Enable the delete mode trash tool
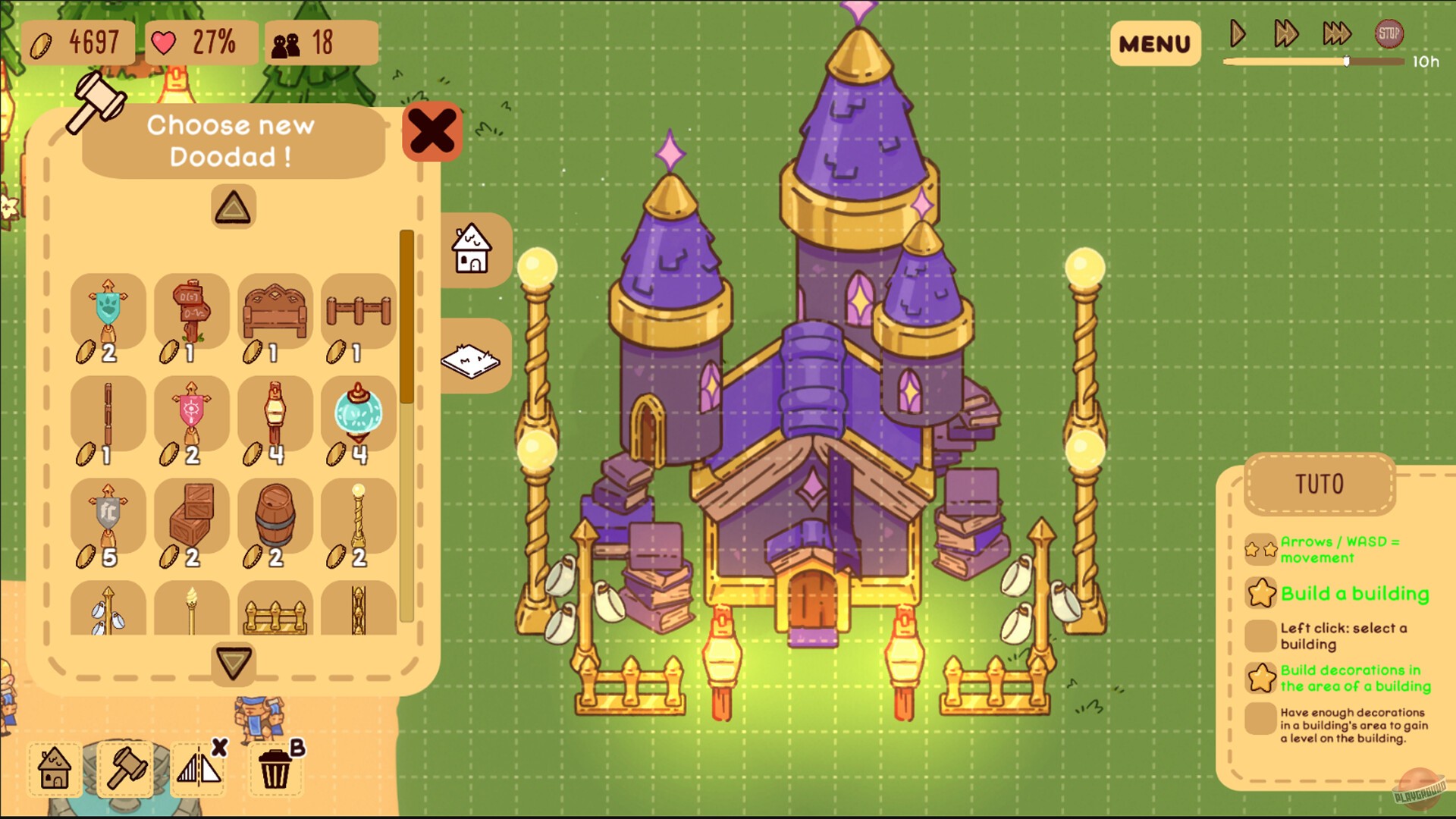The width and height of the screenshot is (1456, 819). (x=275, y=770)
